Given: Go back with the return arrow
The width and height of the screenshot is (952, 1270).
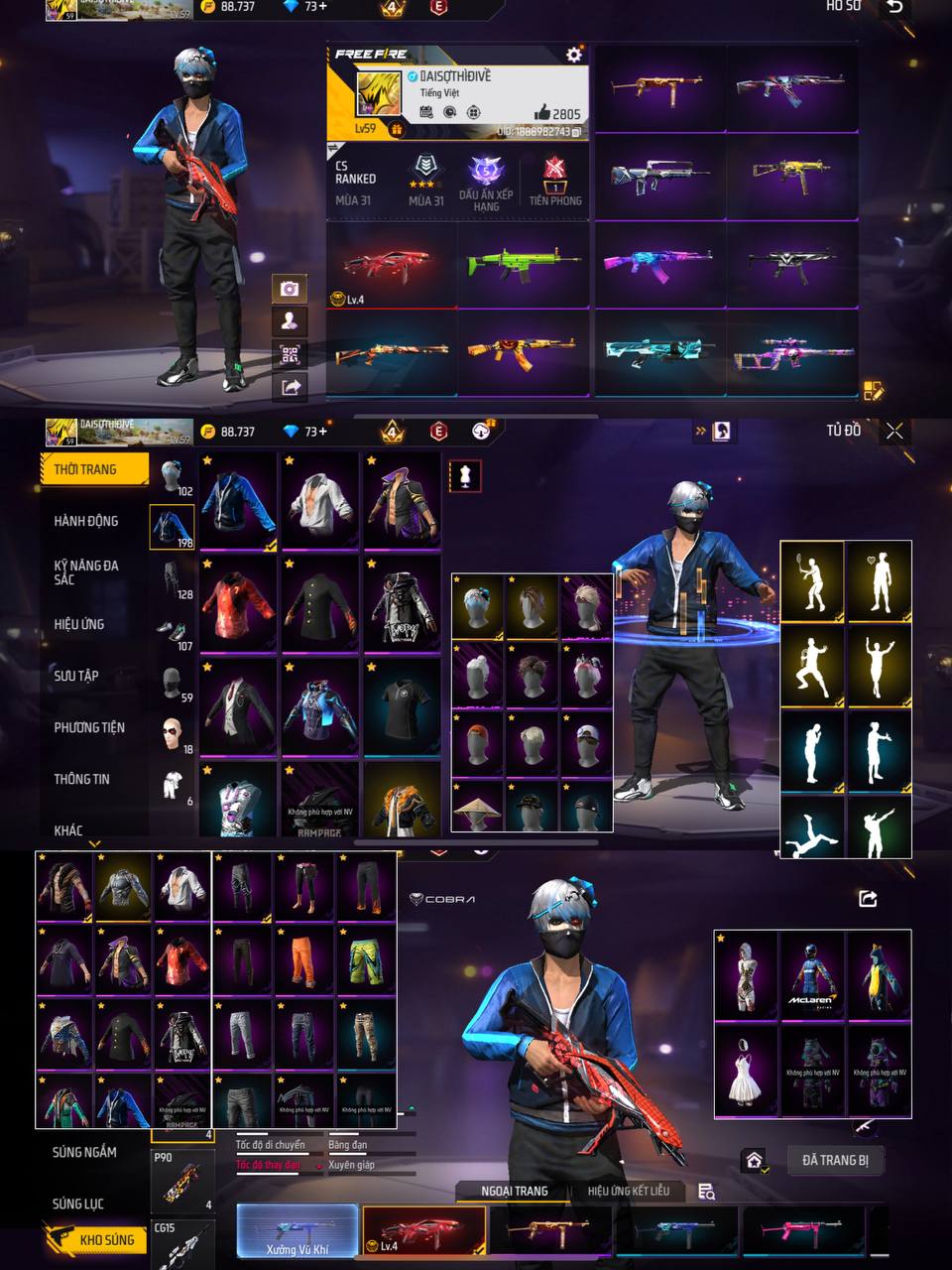Looking at the screenshot, I should [894, 8].
